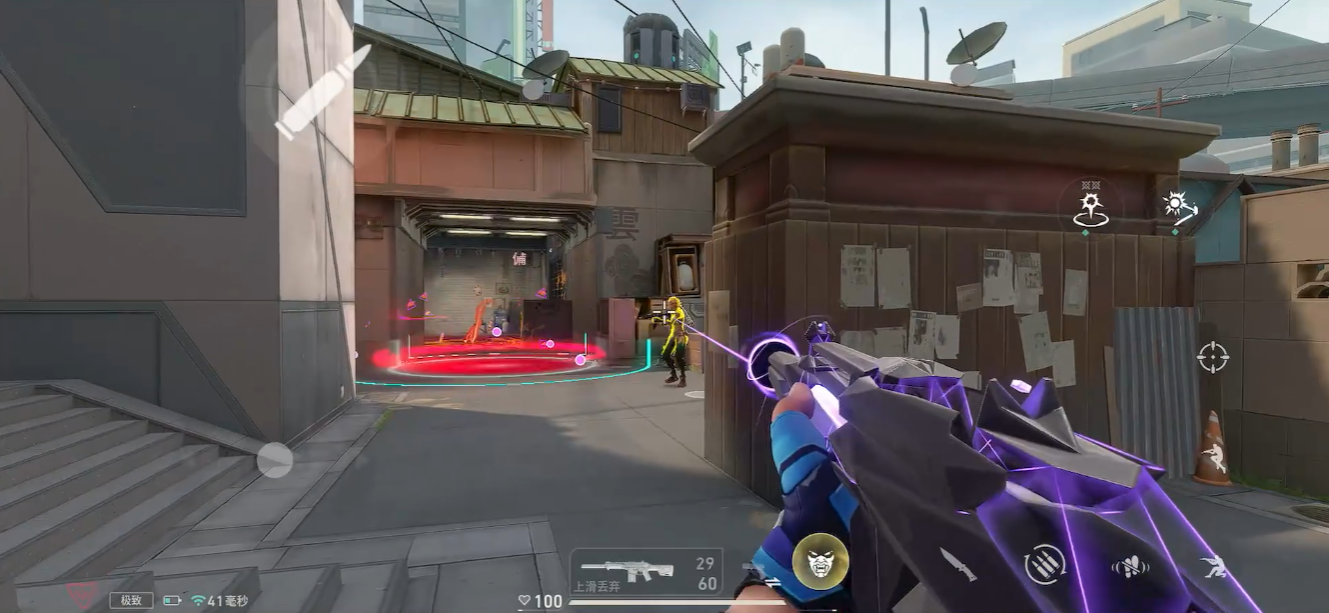Aim down sights with the crosshair button

(x=1212, y=356)
